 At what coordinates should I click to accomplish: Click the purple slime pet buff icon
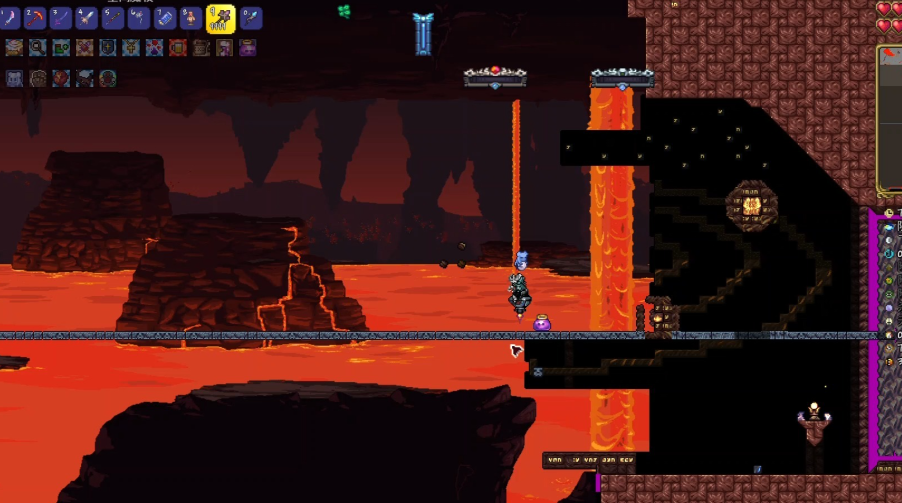248,47
